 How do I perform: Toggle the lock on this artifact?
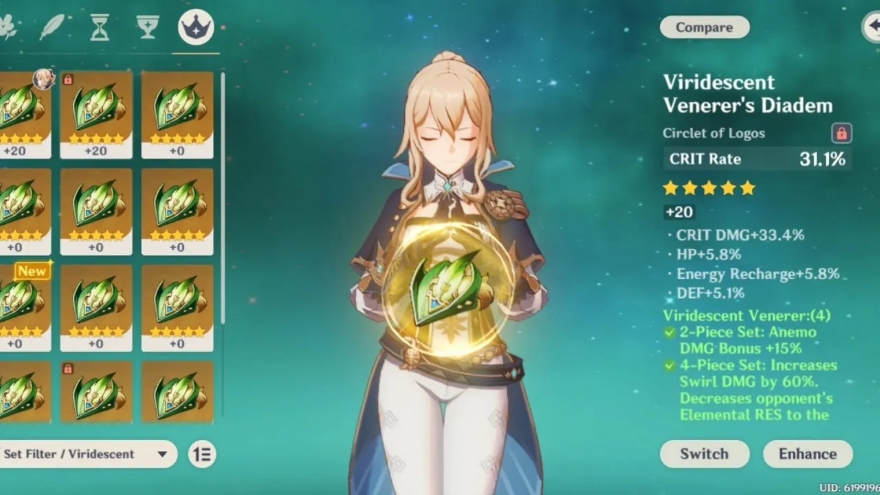pos(841,133)
